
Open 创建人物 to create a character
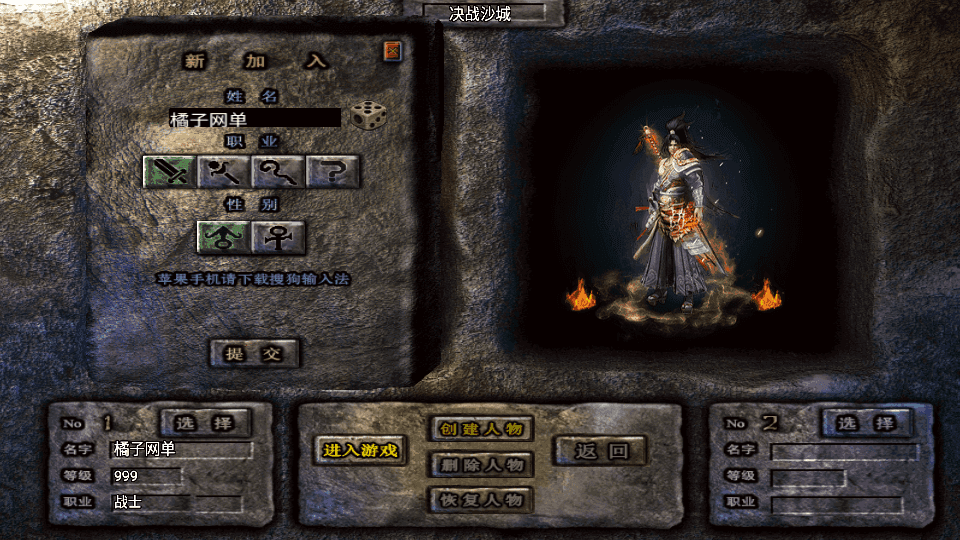[480, 429]
